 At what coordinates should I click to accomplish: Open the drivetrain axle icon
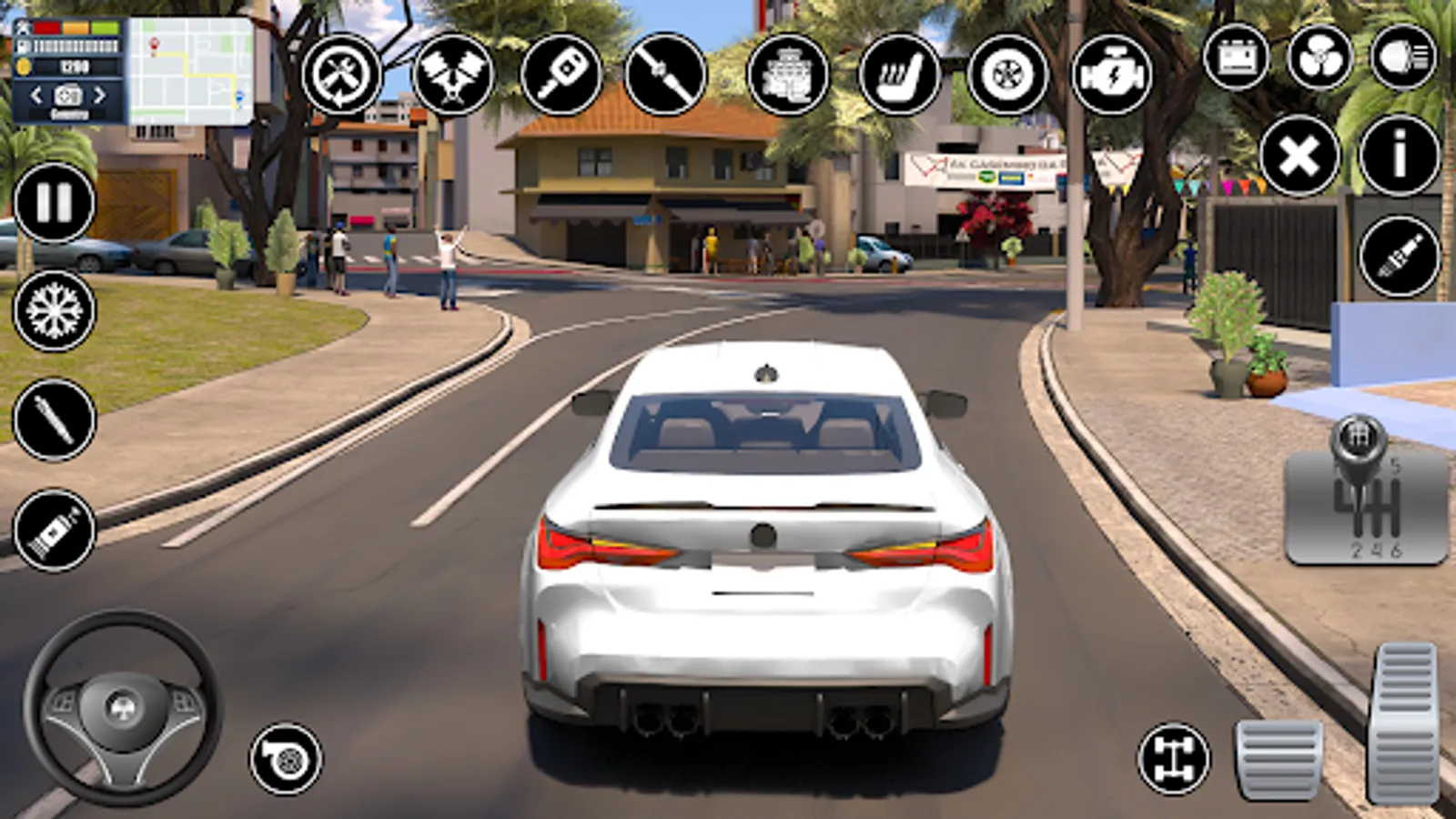click(1174, 758)
